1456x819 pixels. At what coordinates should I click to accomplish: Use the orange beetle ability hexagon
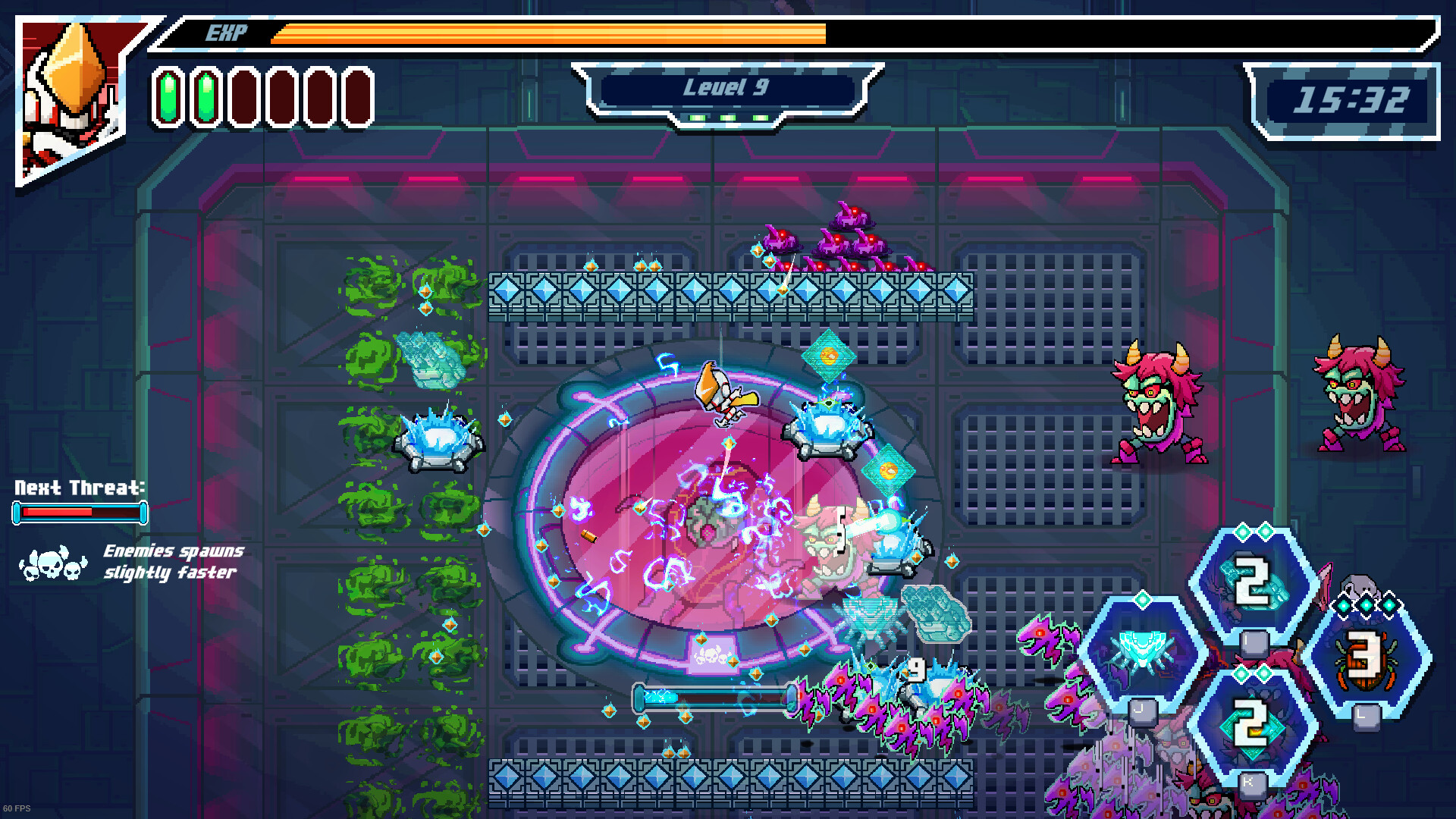(1365, 657)
